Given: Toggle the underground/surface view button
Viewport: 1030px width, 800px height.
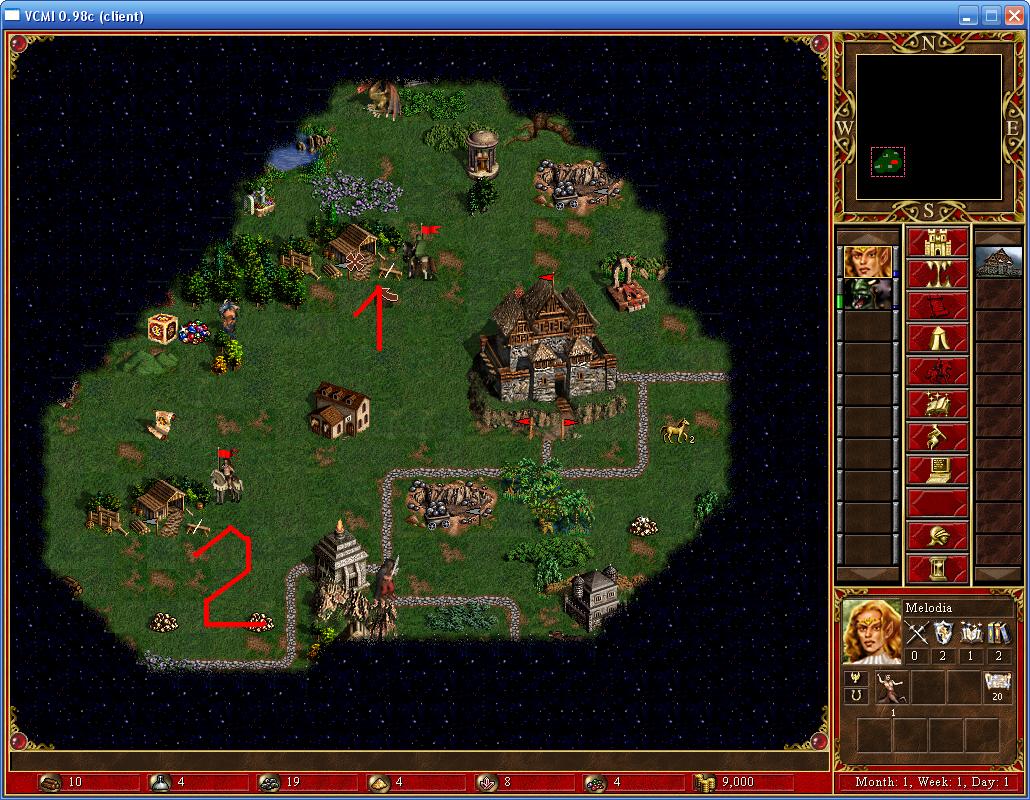Looking at the screenshot, I should tap(937, 276).
